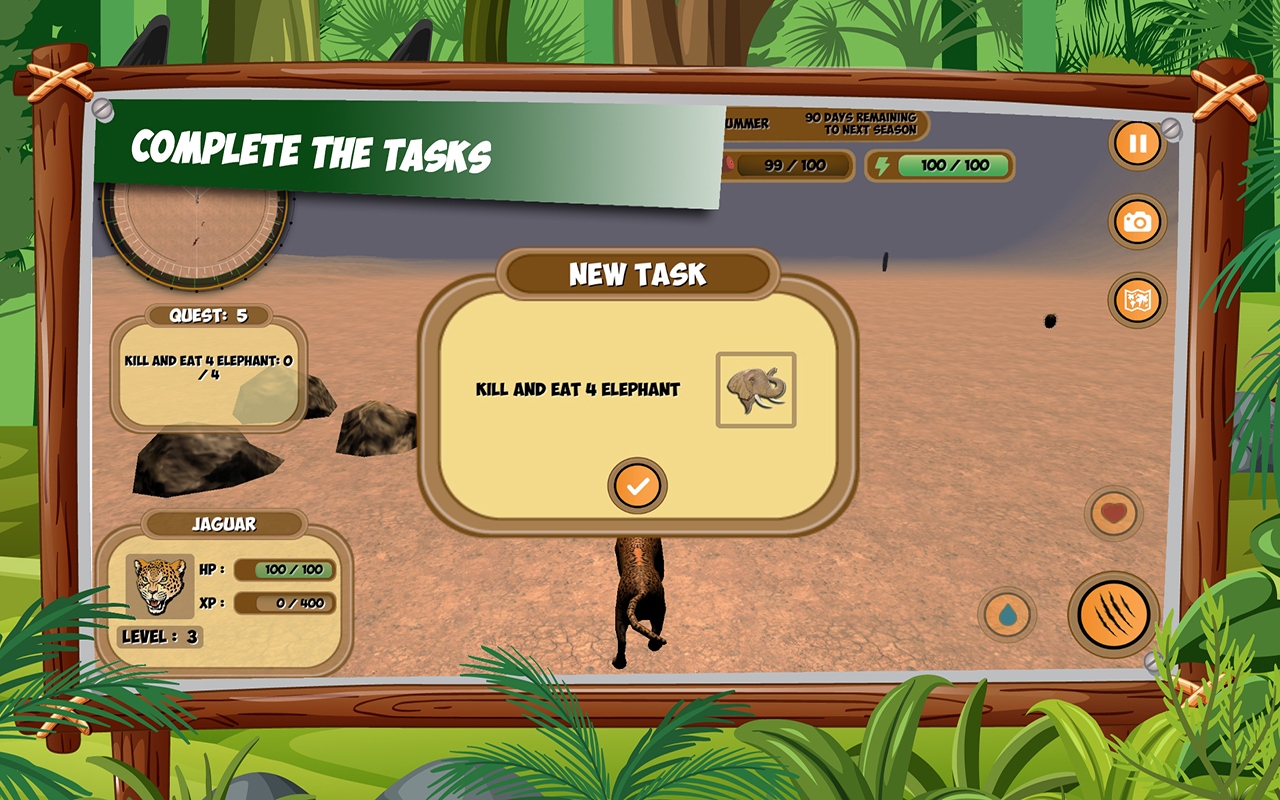This screenshot has width=1280, height=800.
Task: Select the Complete The Tasks banner
Action: (x=310, y=152)
